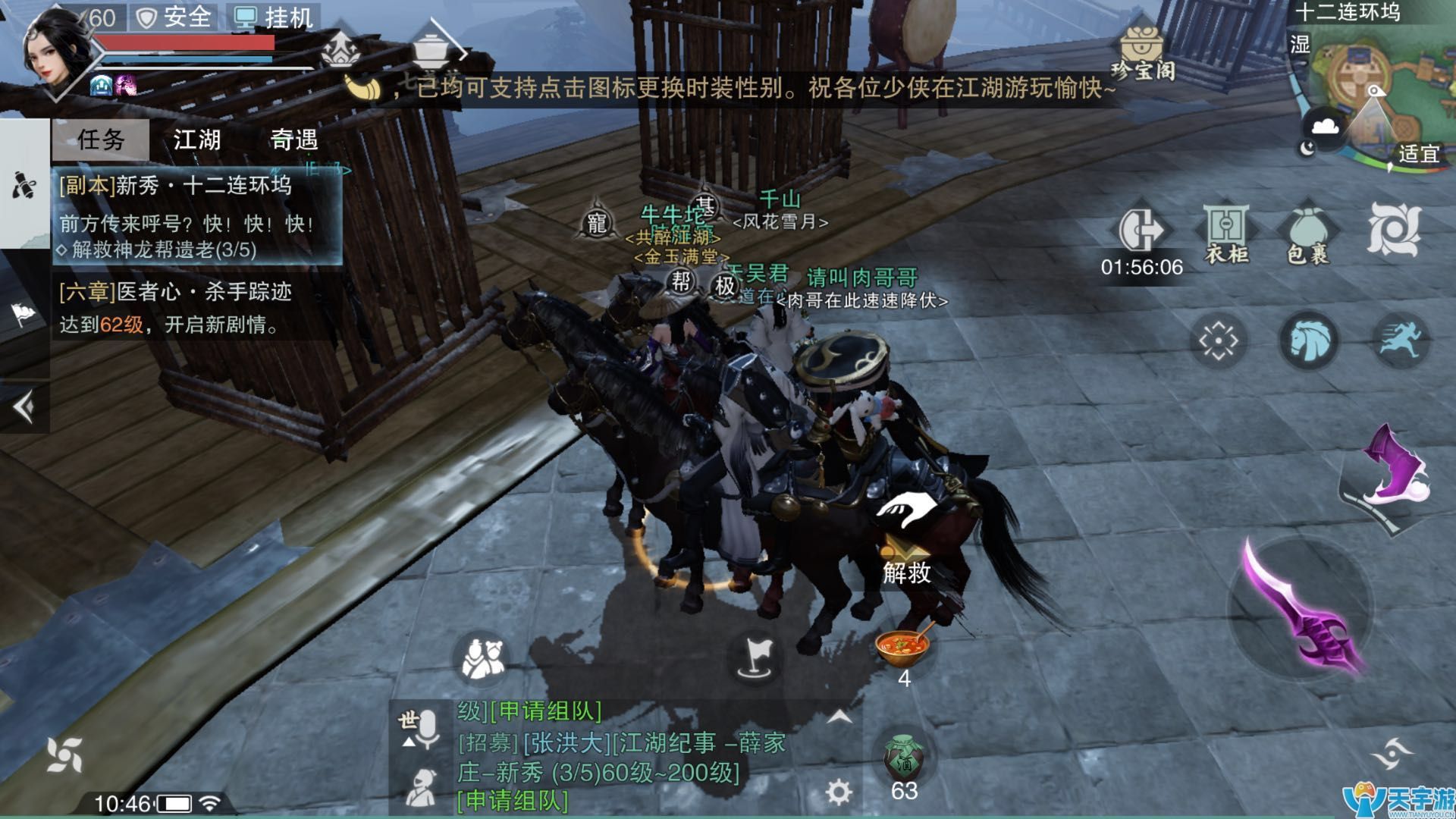
Task: Open the 珍宝阁 shop
Action: click(x=1143, y=53)
